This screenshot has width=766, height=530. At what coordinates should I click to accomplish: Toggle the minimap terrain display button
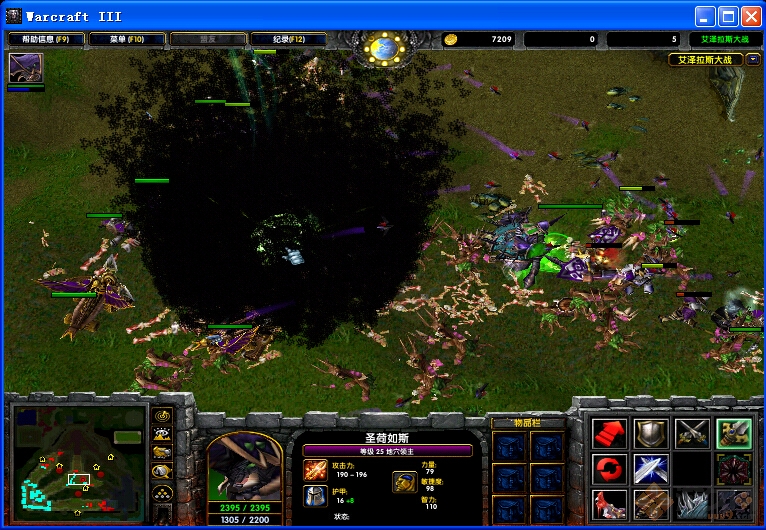point(162,434)
